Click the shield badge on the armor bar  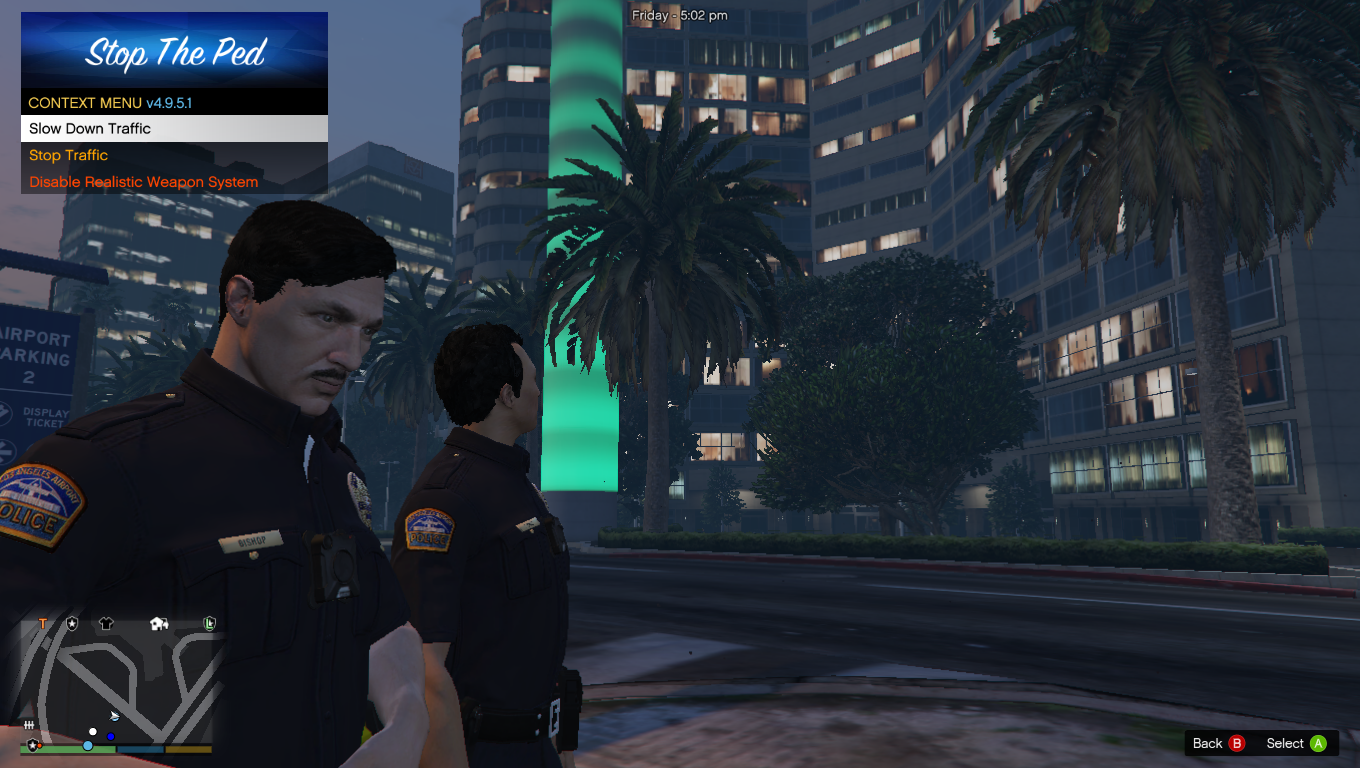[x=33, y=744]
